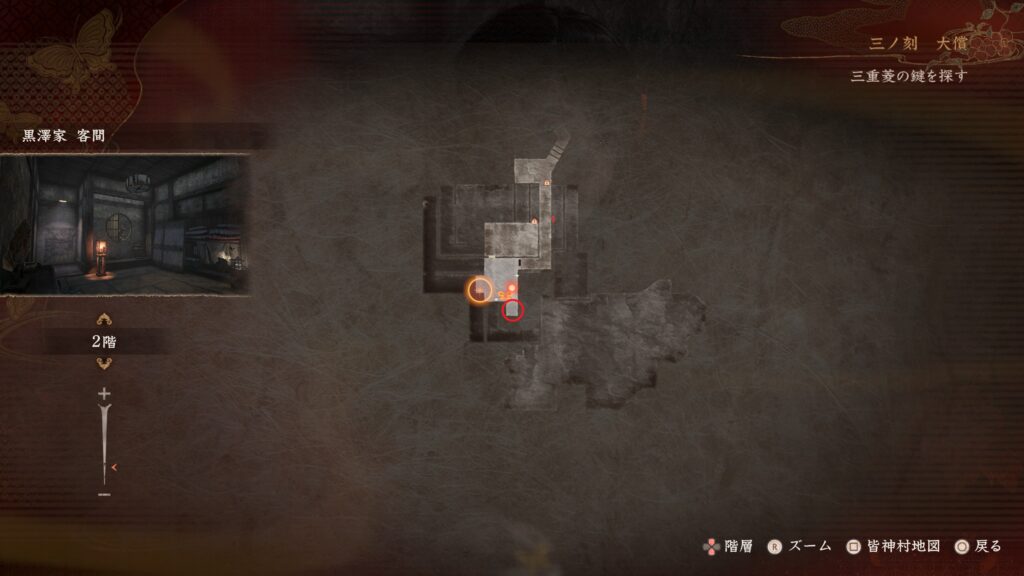Select the orange circle map marker
1024x576 pixels.
(480, 290)
